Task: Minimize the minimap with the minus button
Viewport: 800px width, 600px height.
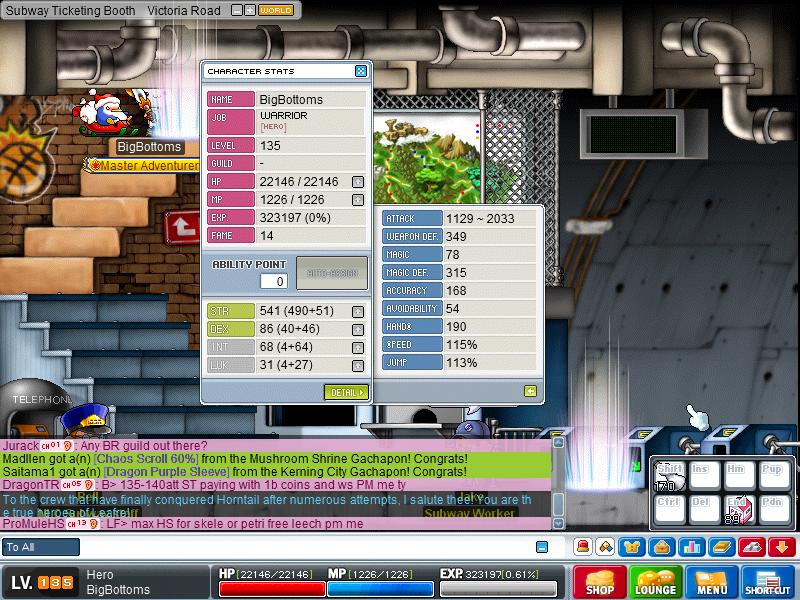Action: (x=237, y=10)
